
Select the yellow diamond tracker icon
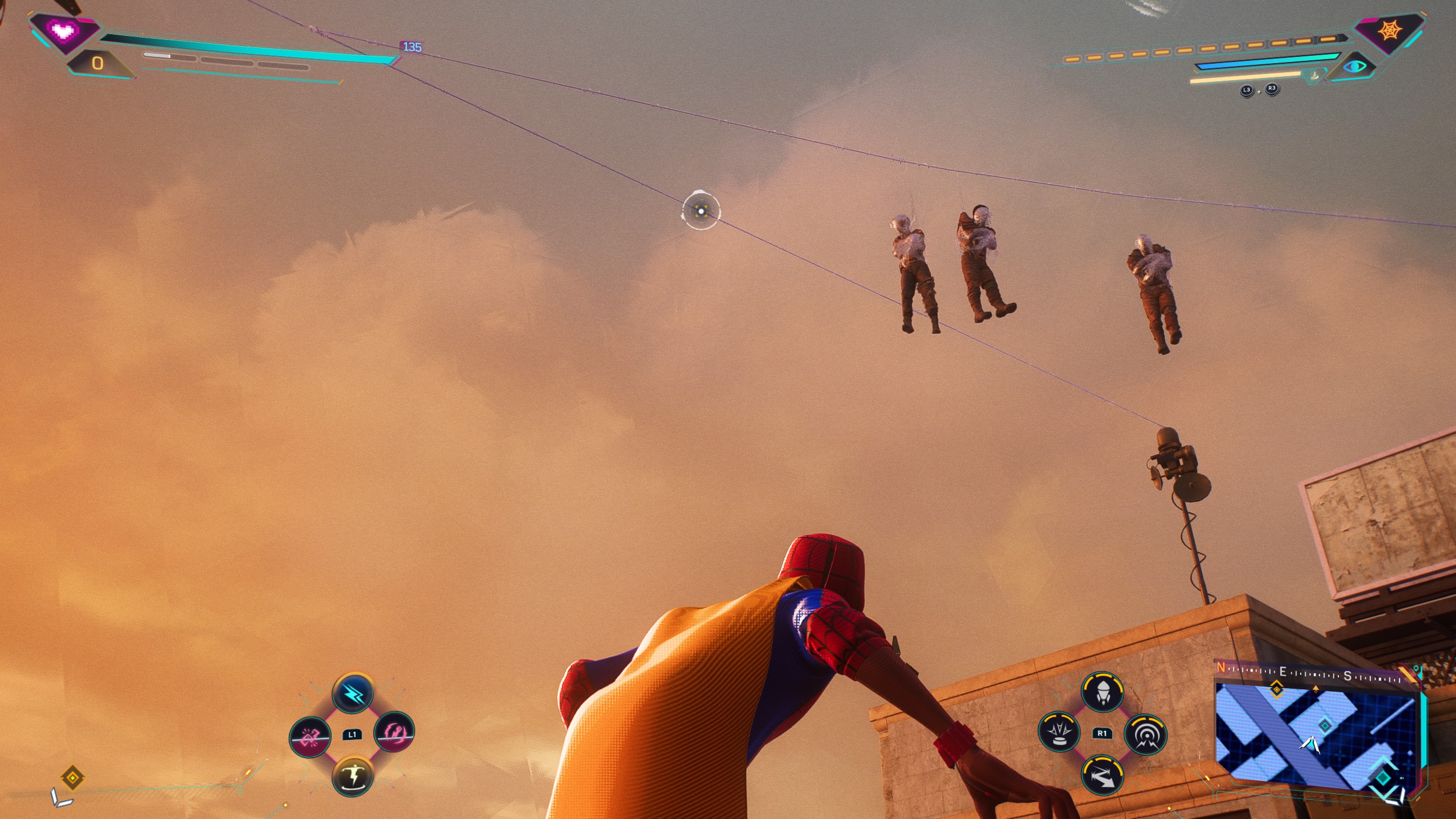click(72, 778)
